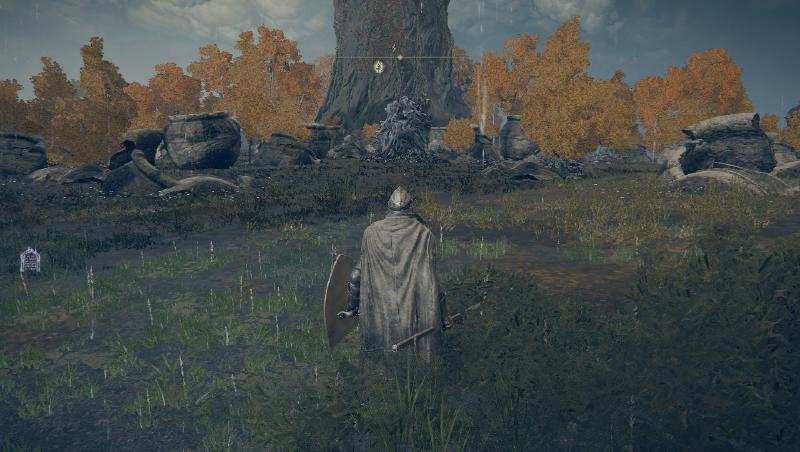This screenshot has height=452, width=800.
Task: Click the glowing compass marker icon
Action: point(378,67)
